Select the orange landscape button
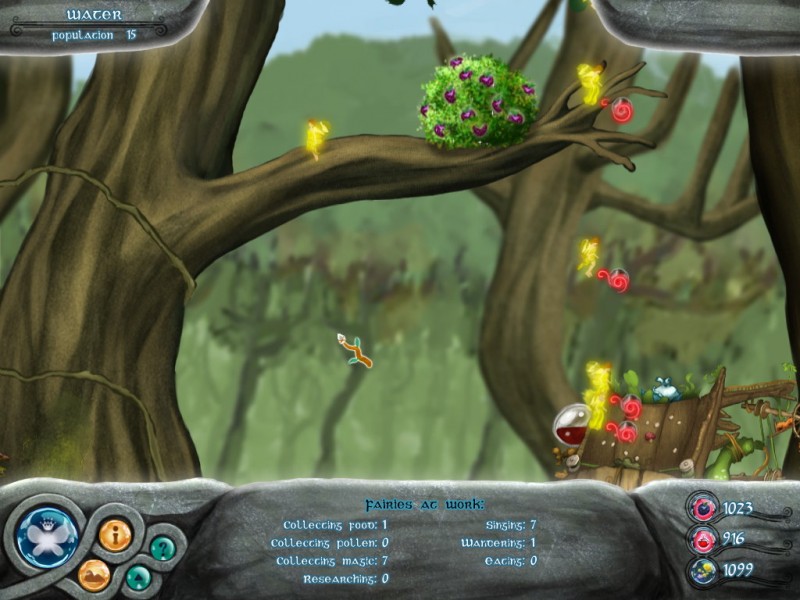 click(x=94, y=574)
